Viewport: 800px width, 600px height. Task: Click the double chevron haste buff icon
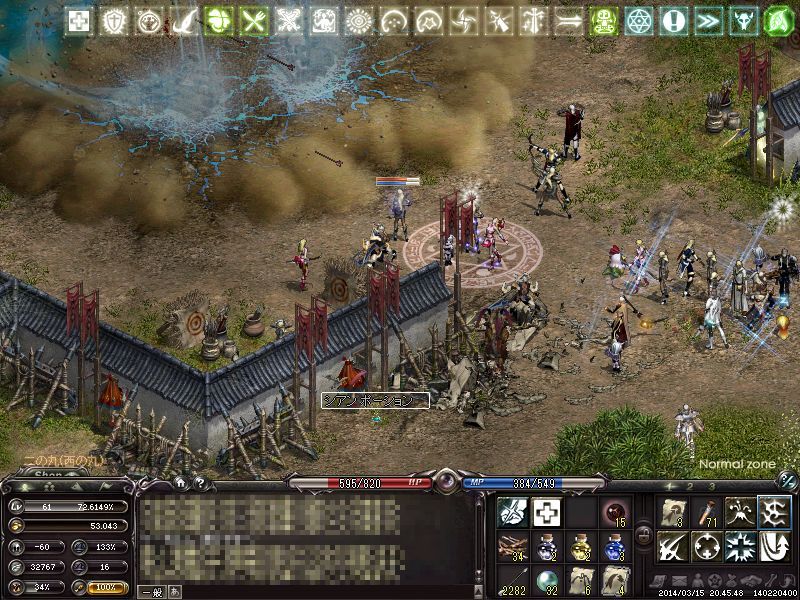707,20
